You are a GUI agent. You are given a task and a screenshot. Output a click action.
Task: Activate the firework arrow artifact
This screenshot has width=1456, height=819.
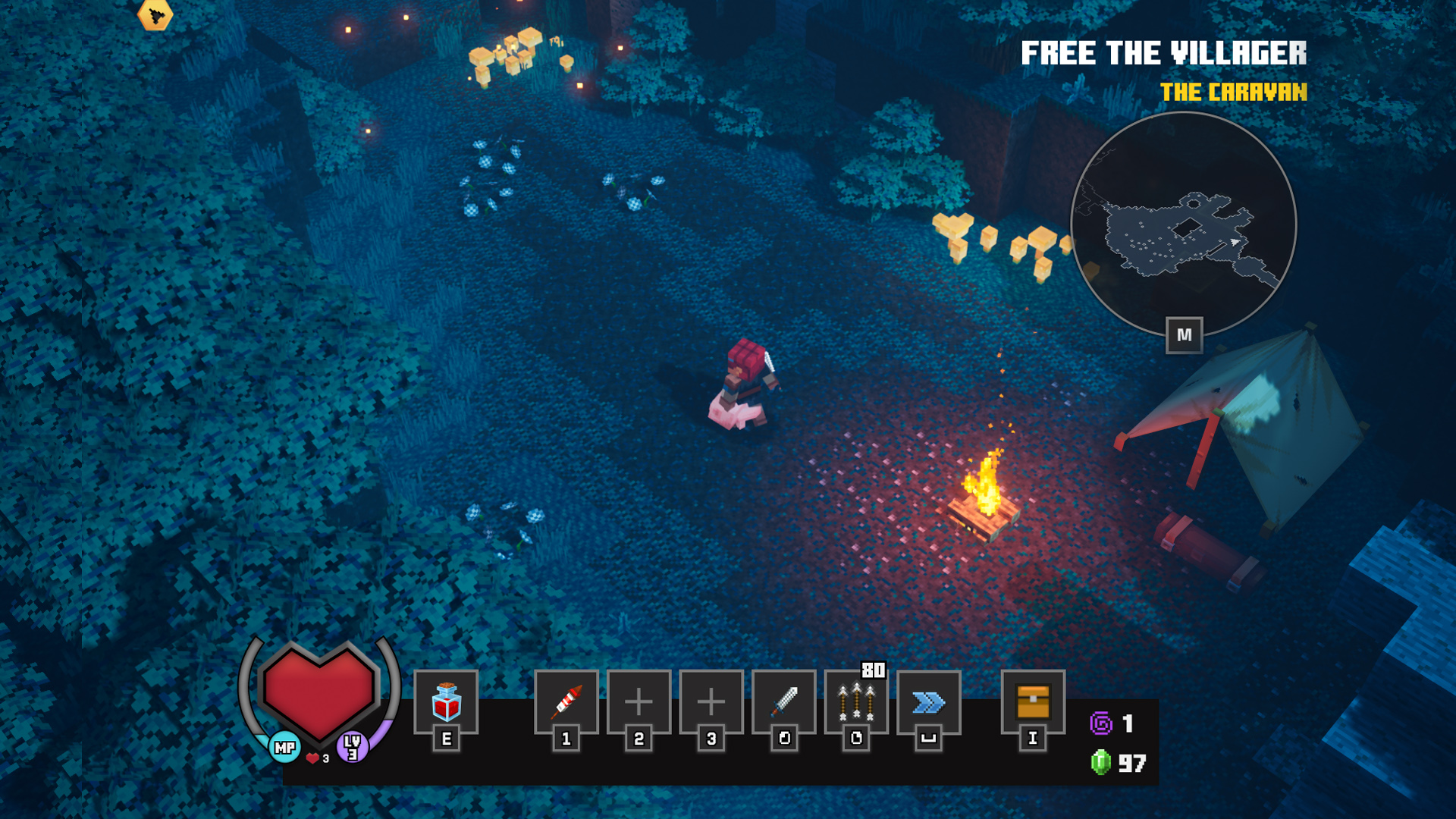pos(566,702)
